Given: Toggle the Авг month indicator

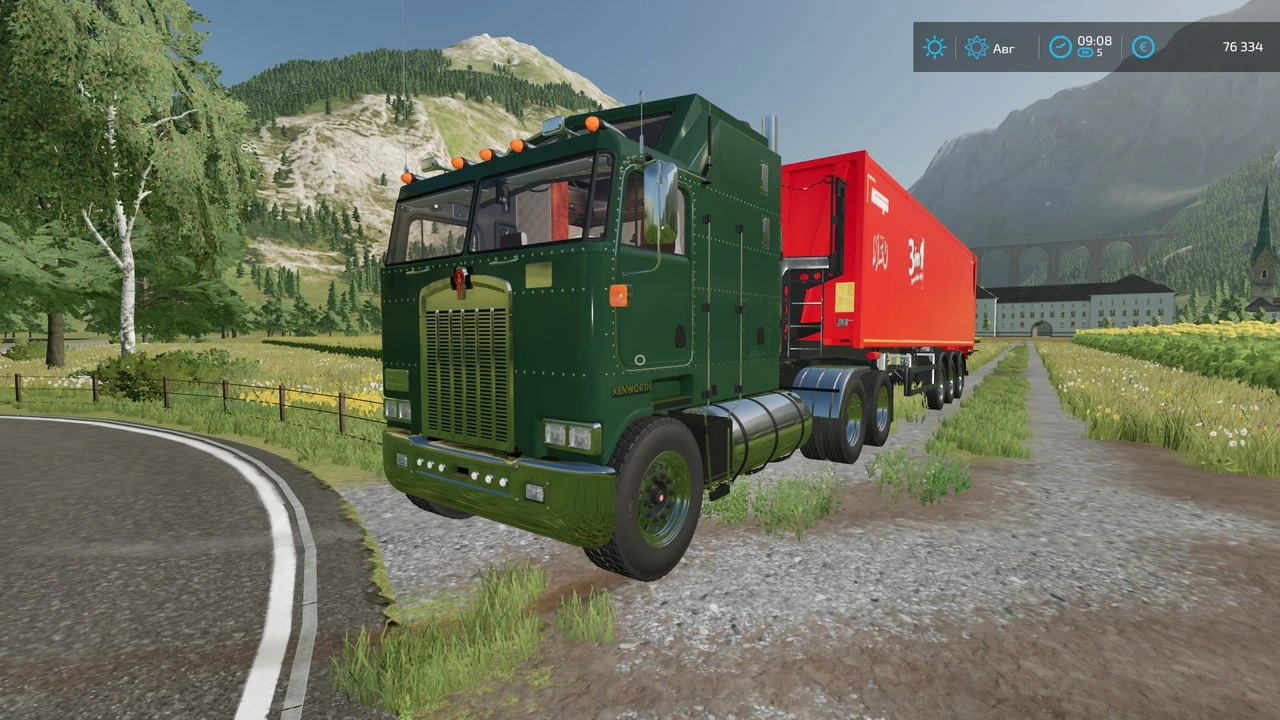Looking at the screenshot, I should tap(1003, 48).
